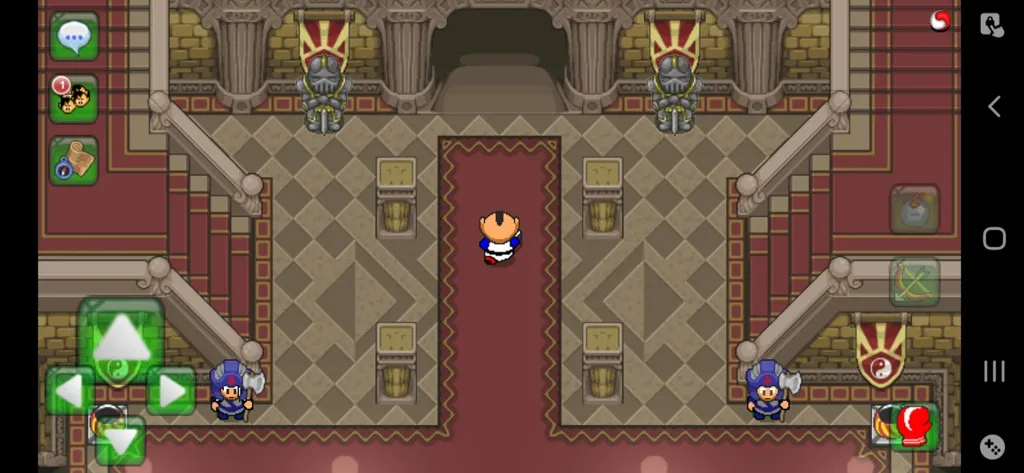Image resolution: width=1024 pixels, height=473 pixels.
Task: Go back with the Android back arrow
Action: point(994,106)
